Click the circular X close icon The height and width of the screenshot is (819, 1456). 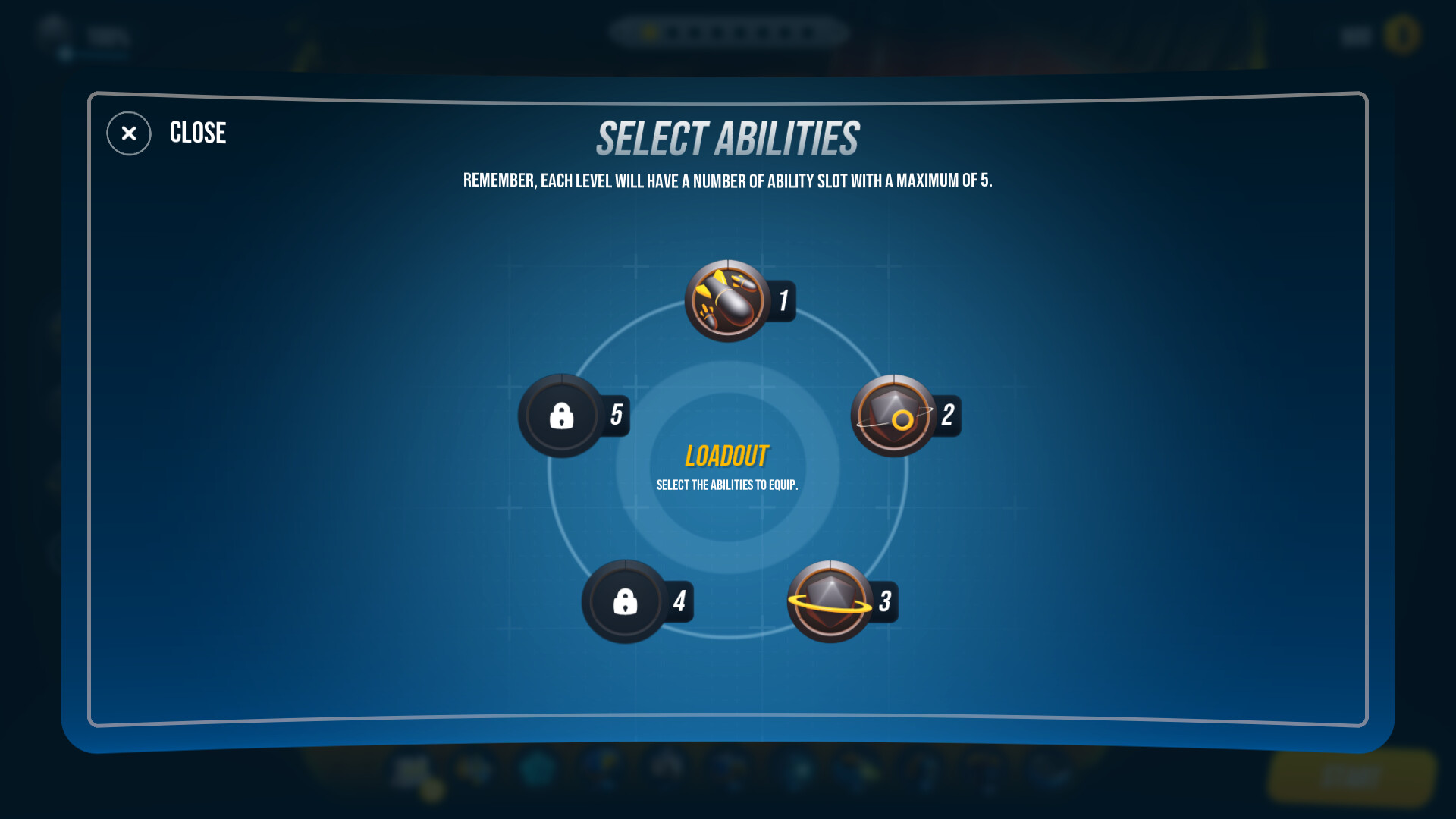[127, 133]
